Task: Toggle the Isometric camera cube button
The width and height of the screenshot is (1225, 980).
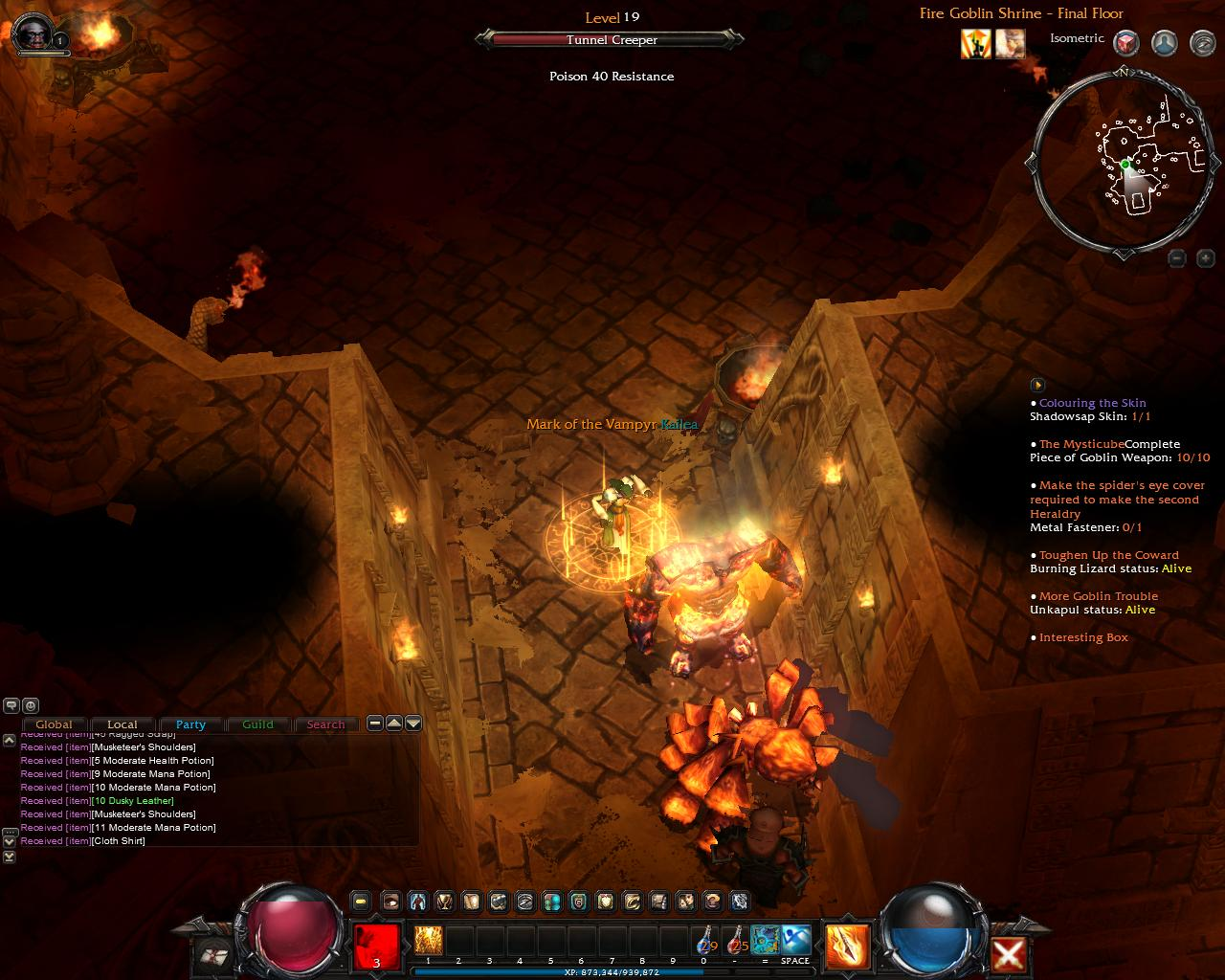Action: pyautogui.click(x=1126, y=43)
